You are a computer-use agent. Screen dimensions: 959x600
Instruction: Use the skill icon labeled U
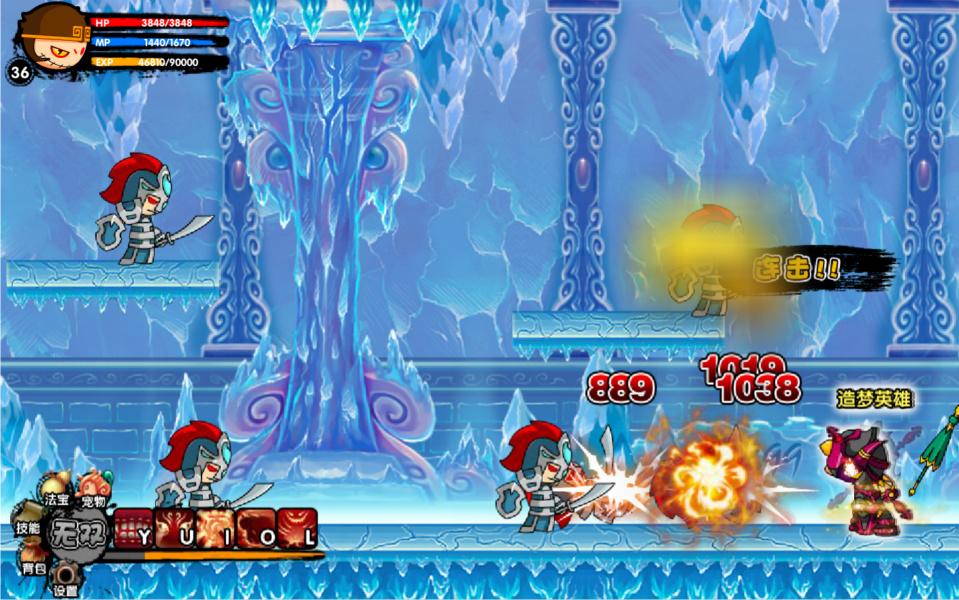[x=173, y=526]
